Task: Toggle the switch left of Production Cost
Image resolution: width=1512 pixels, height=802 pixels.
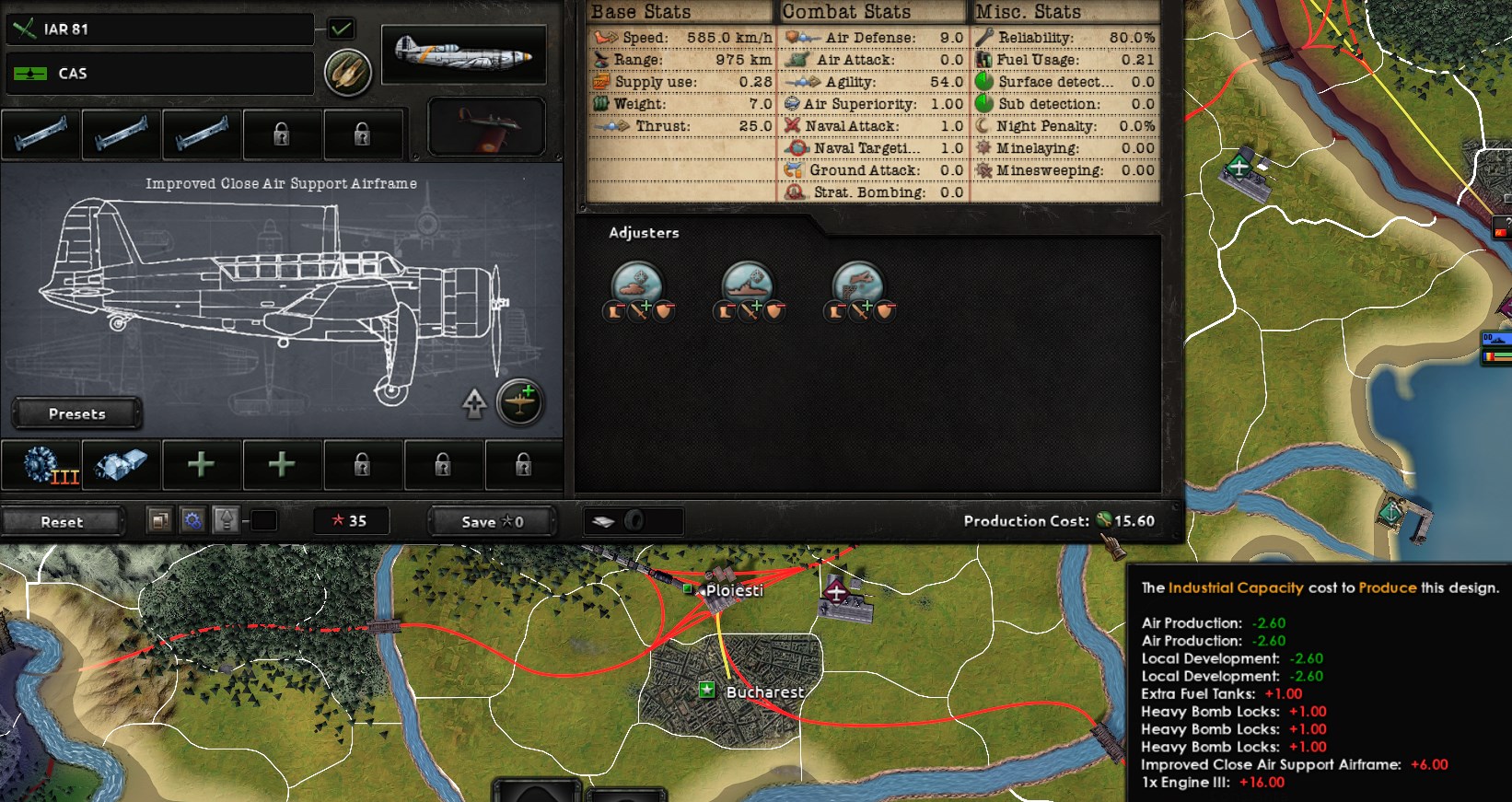Action: pyautogui.click(x=632, y=521)
